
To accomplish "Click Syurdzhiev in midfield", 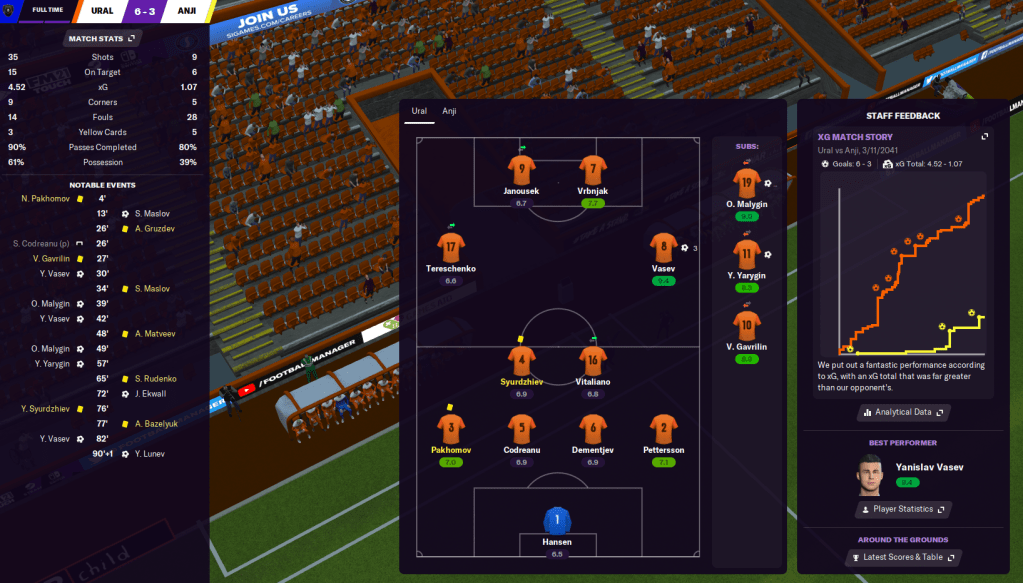I will 520,360.
